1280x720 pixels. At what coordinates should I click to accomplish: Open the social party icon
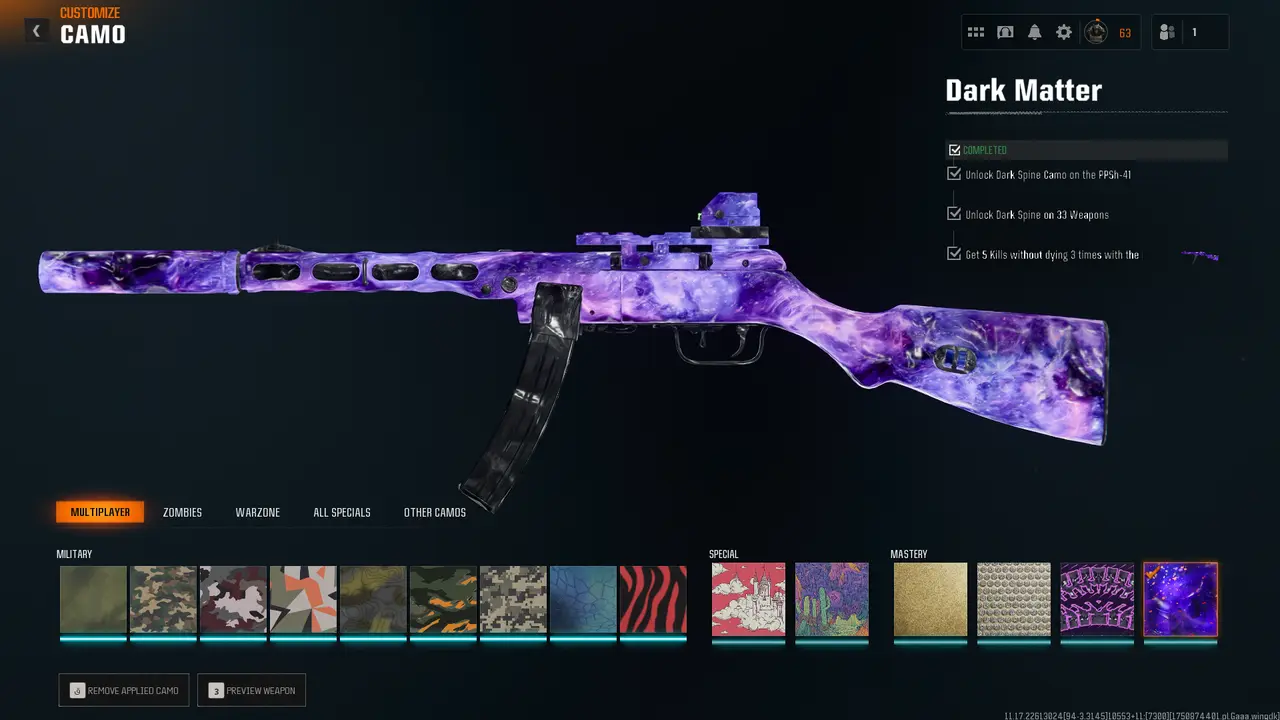[1167, 33]
